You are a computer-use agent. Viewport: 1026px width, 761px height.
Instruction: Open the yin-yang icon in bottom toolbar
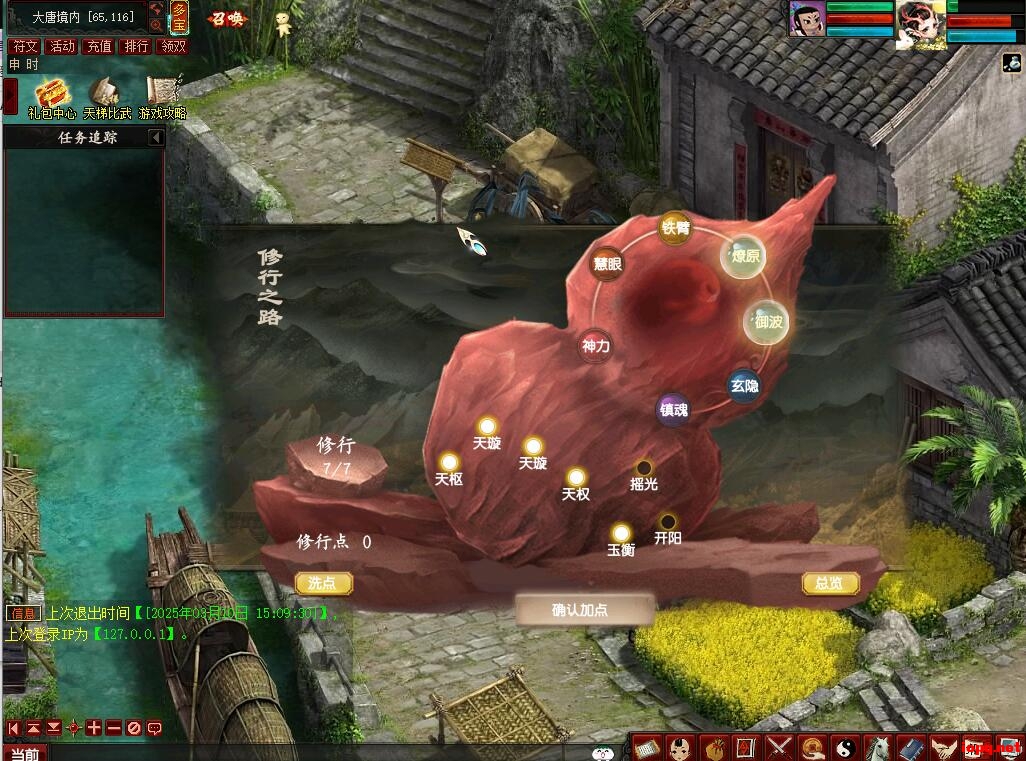pos(846,747)
